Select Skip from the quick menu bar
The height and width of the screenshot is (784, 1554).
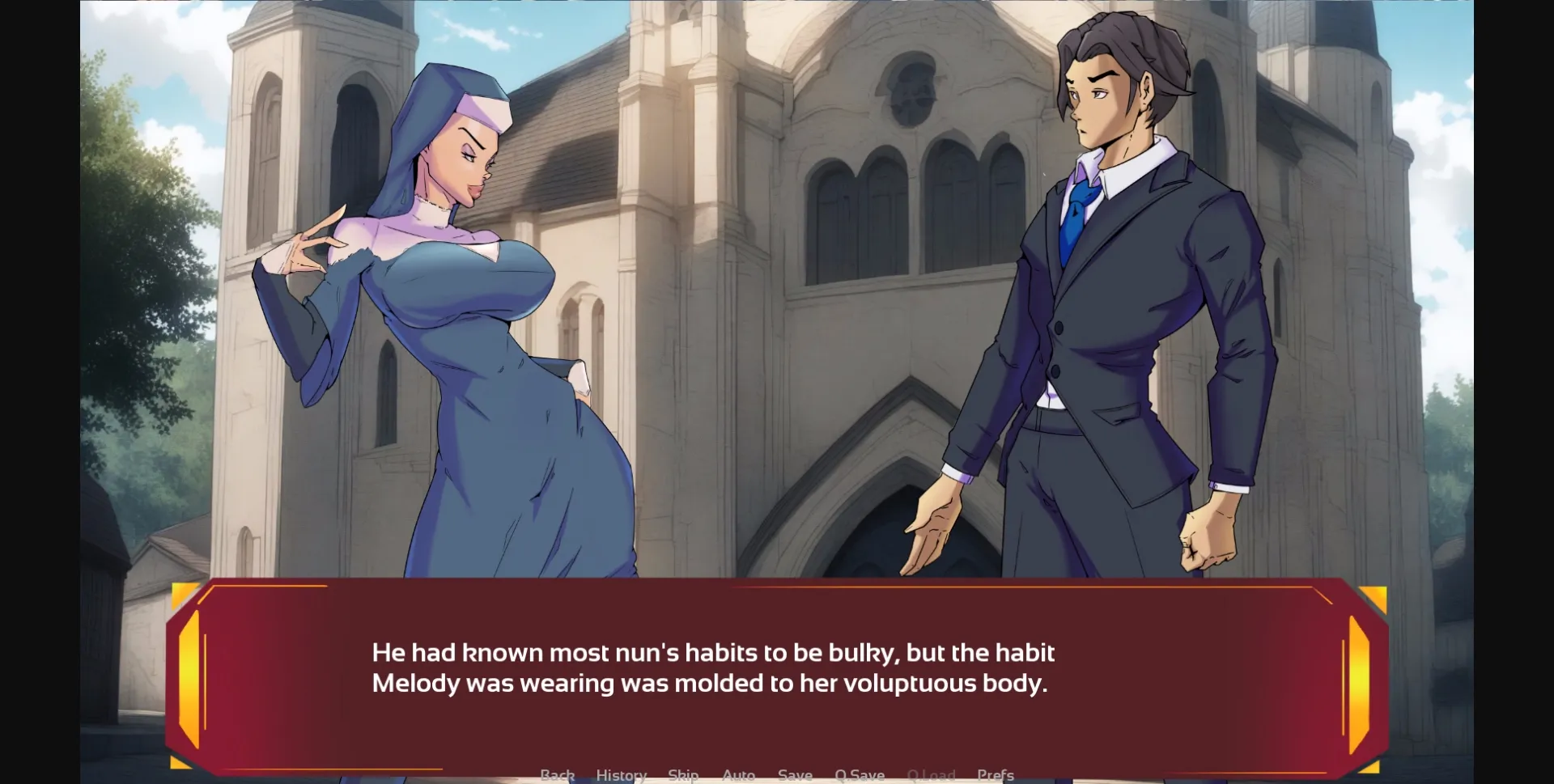(x=682, y=774)
